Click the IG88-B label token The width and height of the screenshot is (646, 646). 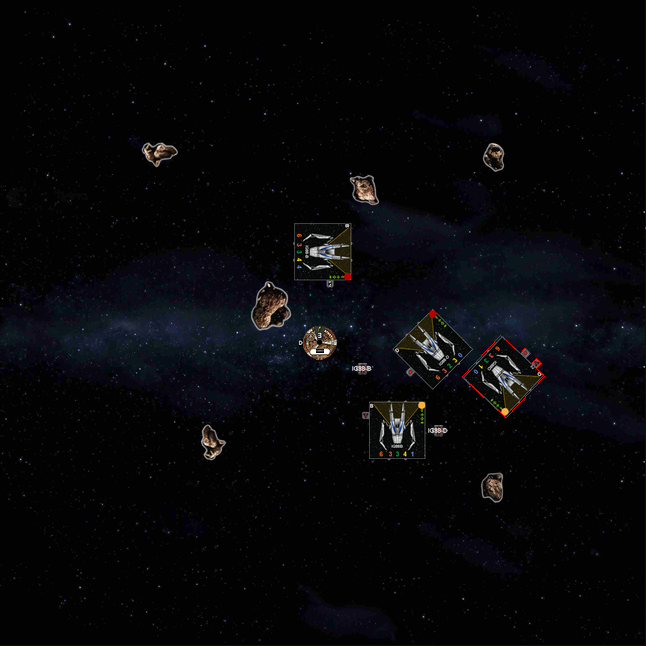pyautogui.click(x=362, y=369)
